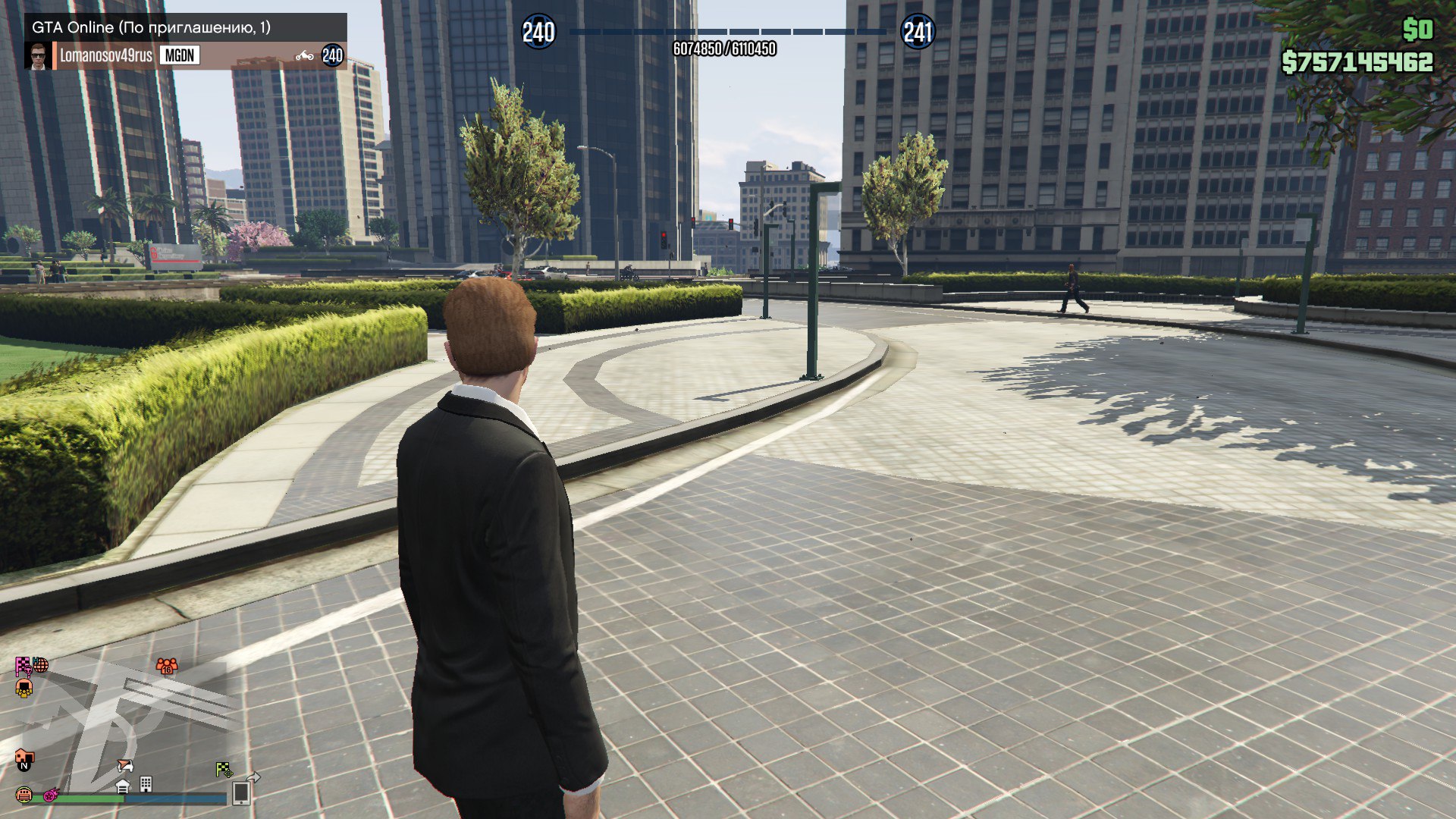Select the white office building blip
This screenshot has height=819, width=1456.
[146, 783]
